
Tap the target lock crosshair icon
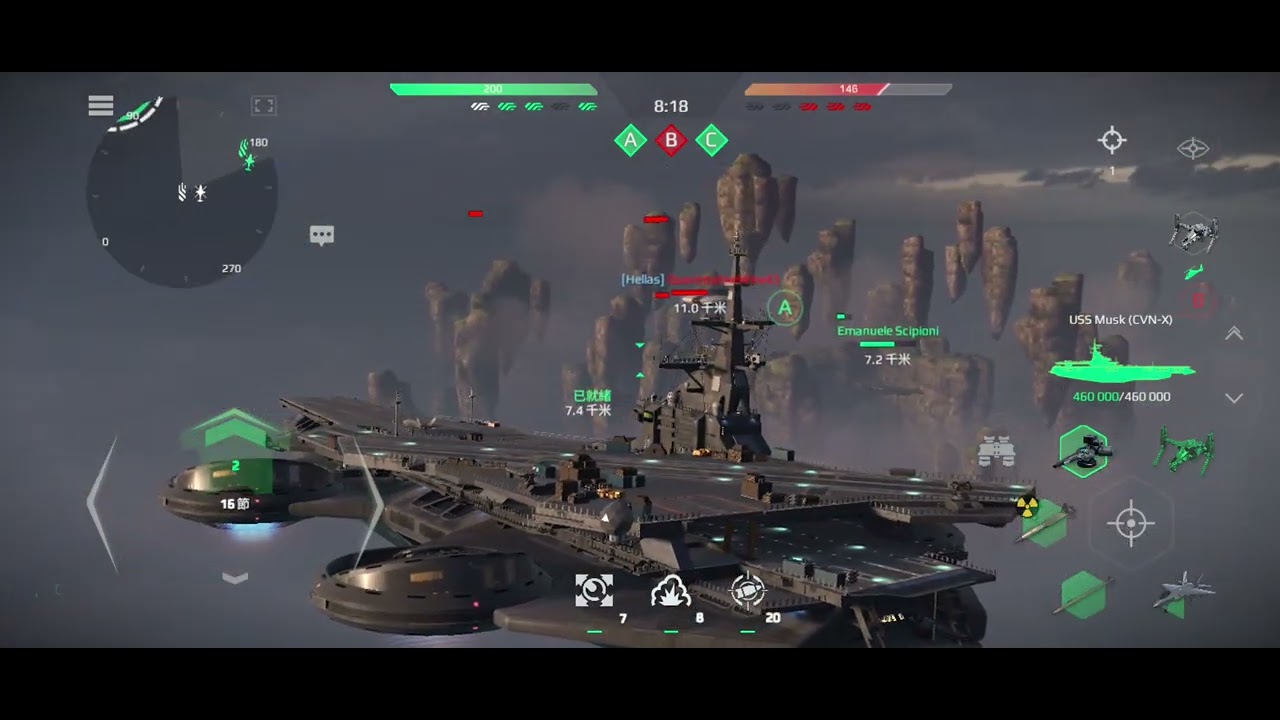tap(1112, 141)
